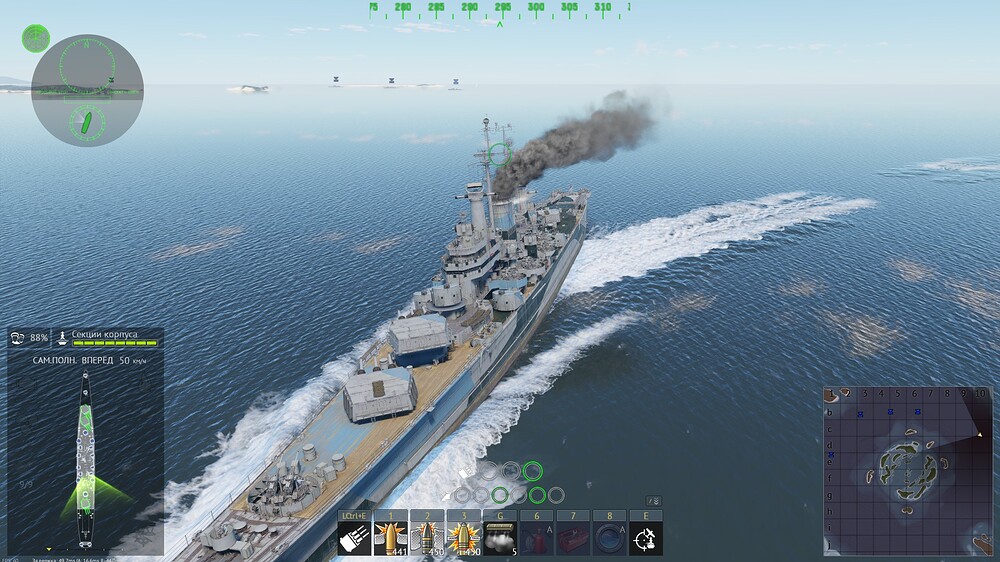Click the round green radar icon
Image resolution: width=1000 pixels, height=562 pixels.
[x=36, y=38]
